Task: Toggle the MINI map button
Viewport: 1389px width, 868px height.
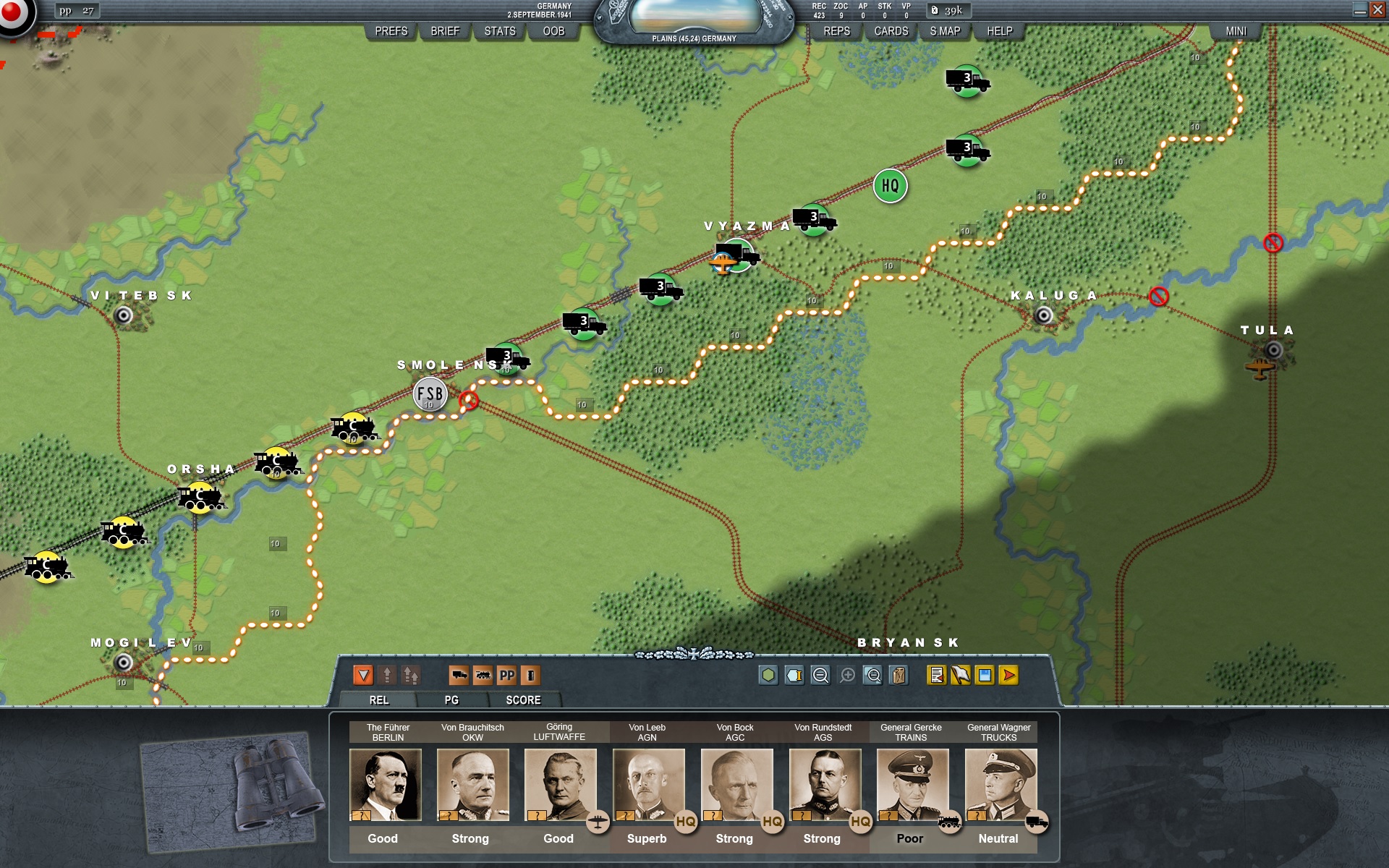Action: pos(1236,31)
